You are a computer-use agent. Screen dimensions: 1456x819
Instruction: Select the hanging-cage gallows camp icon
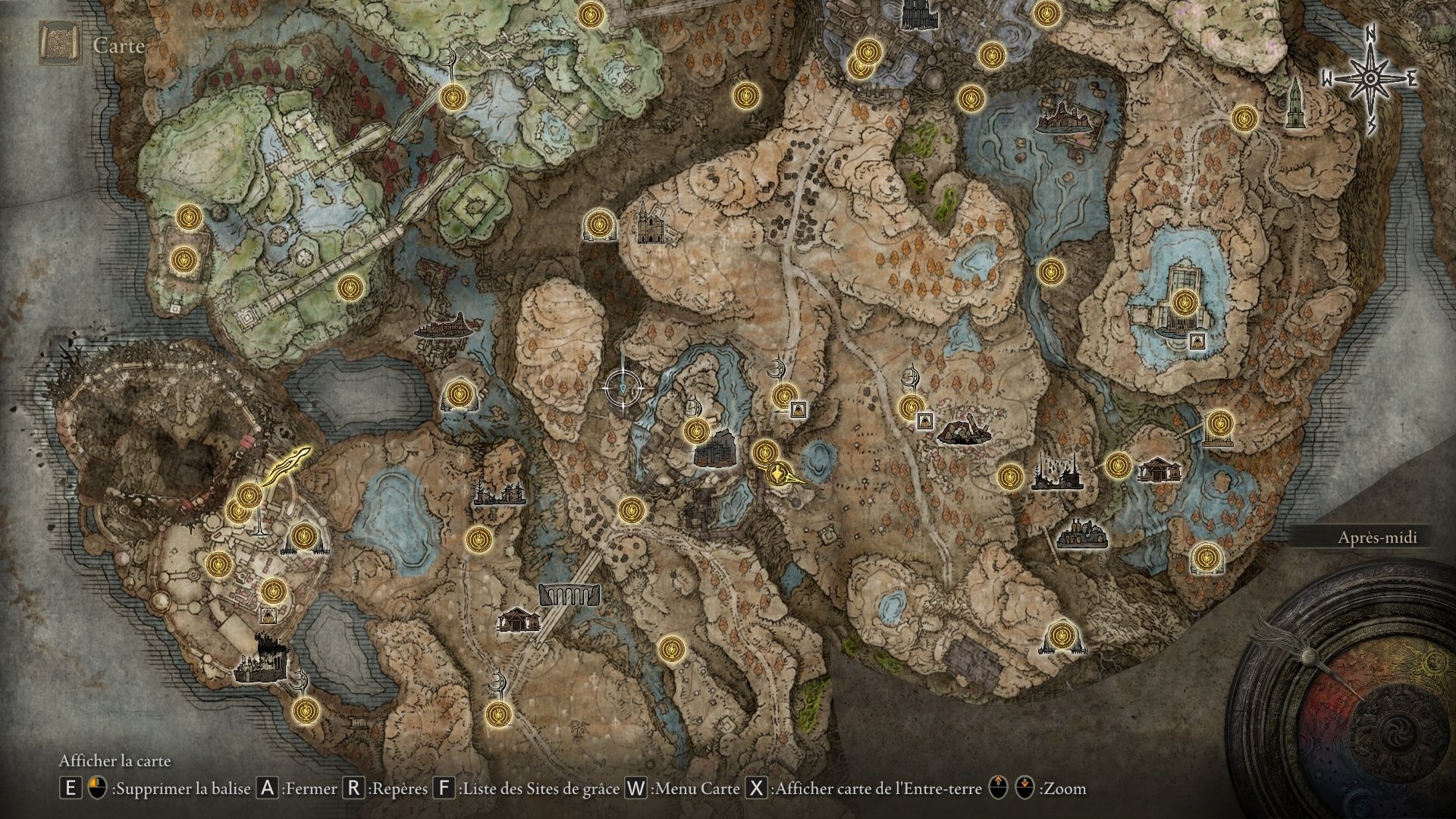(1056, 472)
